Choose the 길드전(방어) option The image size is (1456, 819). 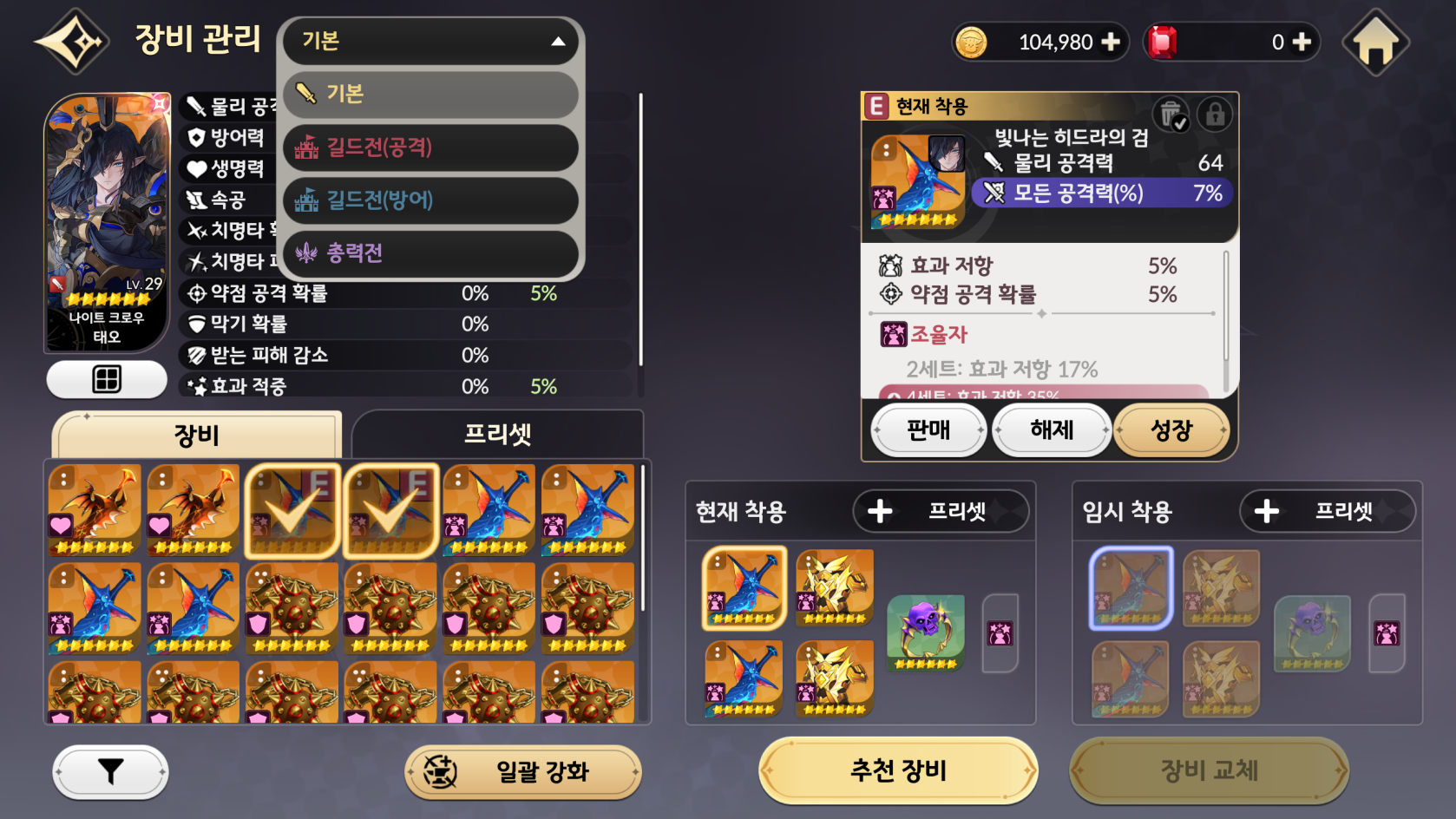point(431,200)
